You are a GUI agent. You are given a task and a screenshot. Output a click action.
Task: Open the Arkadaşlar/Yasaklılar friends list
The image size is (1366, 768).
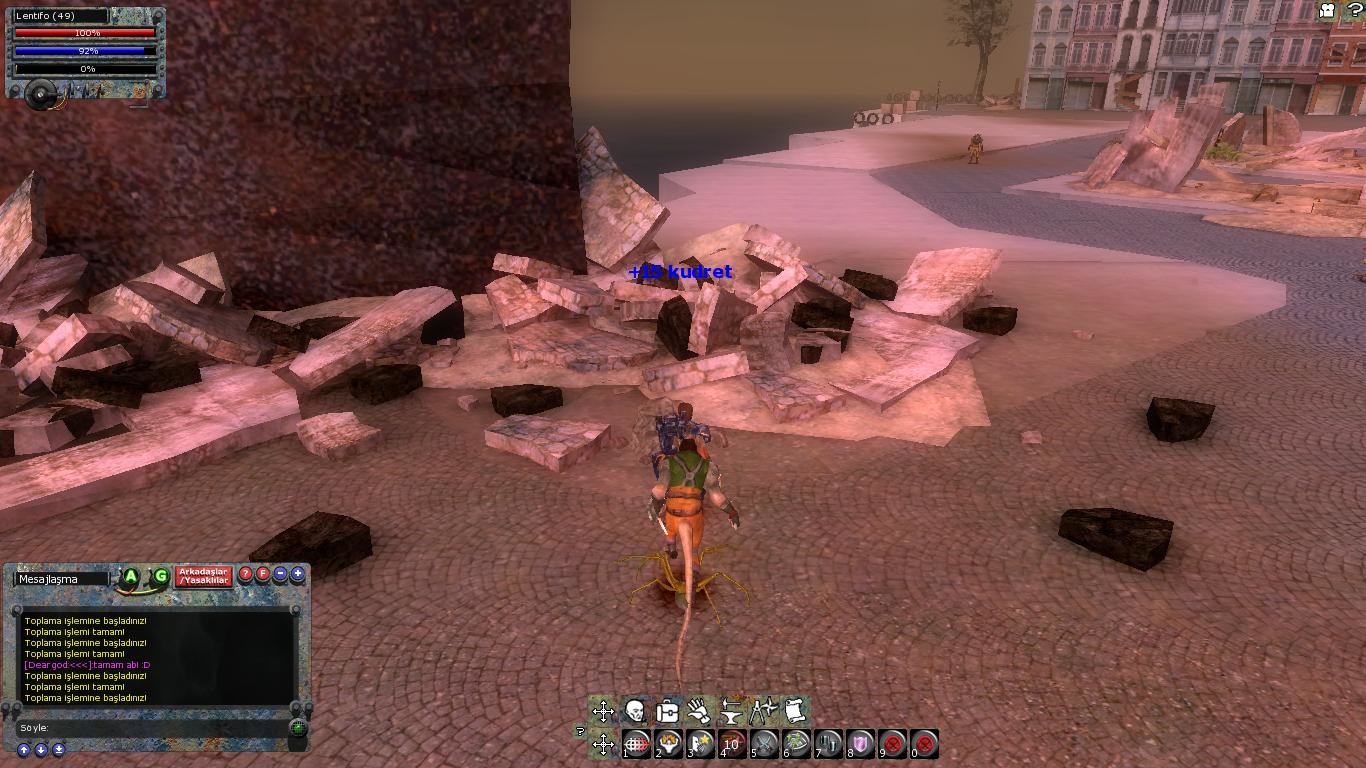[203, 576]
